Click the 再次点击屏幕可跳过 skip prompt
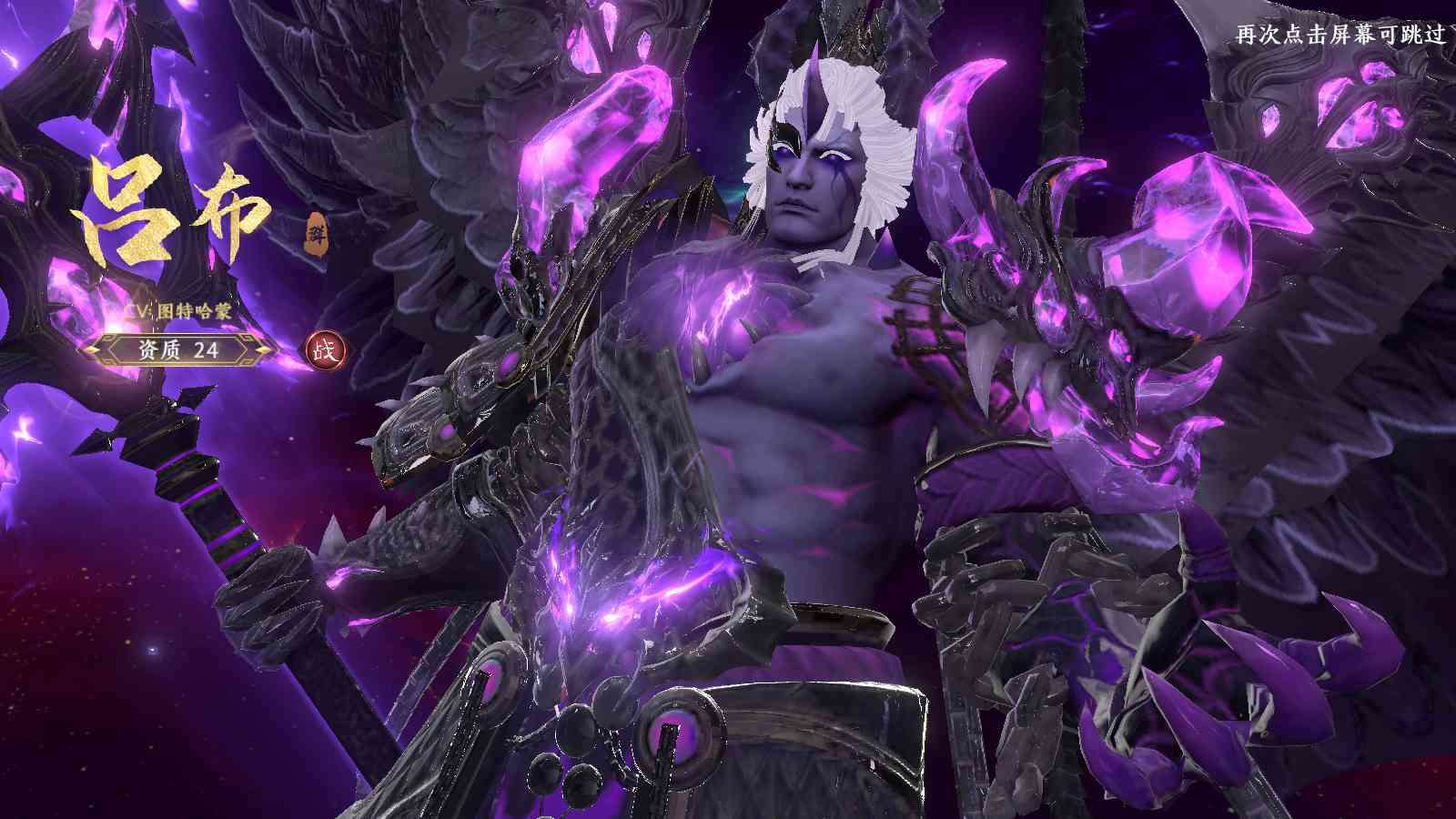Image resolution: width=1456 pixels, height=819 pixels. click(1340, 35)
